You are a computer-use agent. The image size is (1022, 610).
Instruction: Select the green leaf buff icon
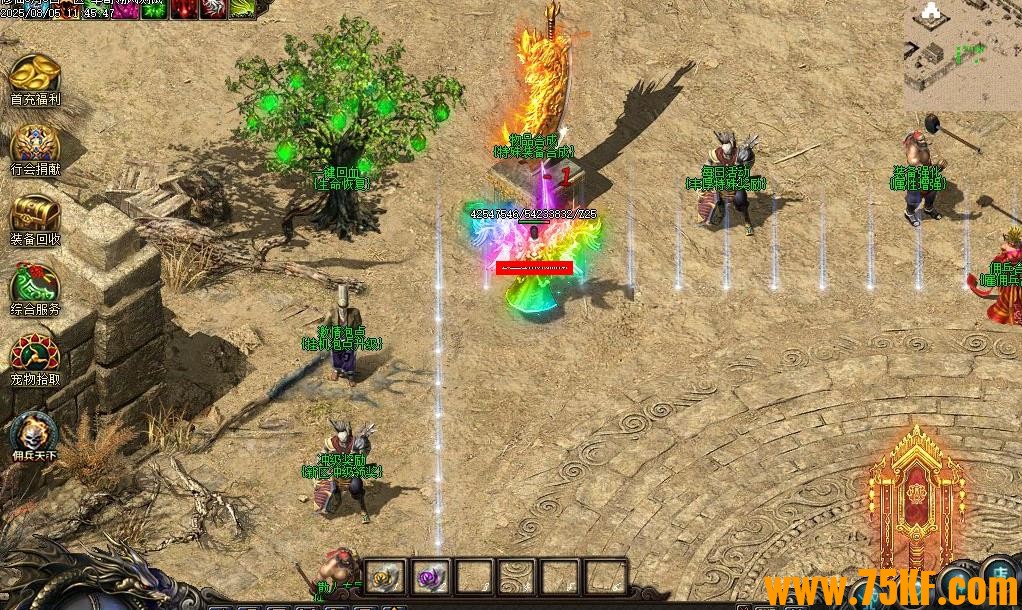pos(244,8)
